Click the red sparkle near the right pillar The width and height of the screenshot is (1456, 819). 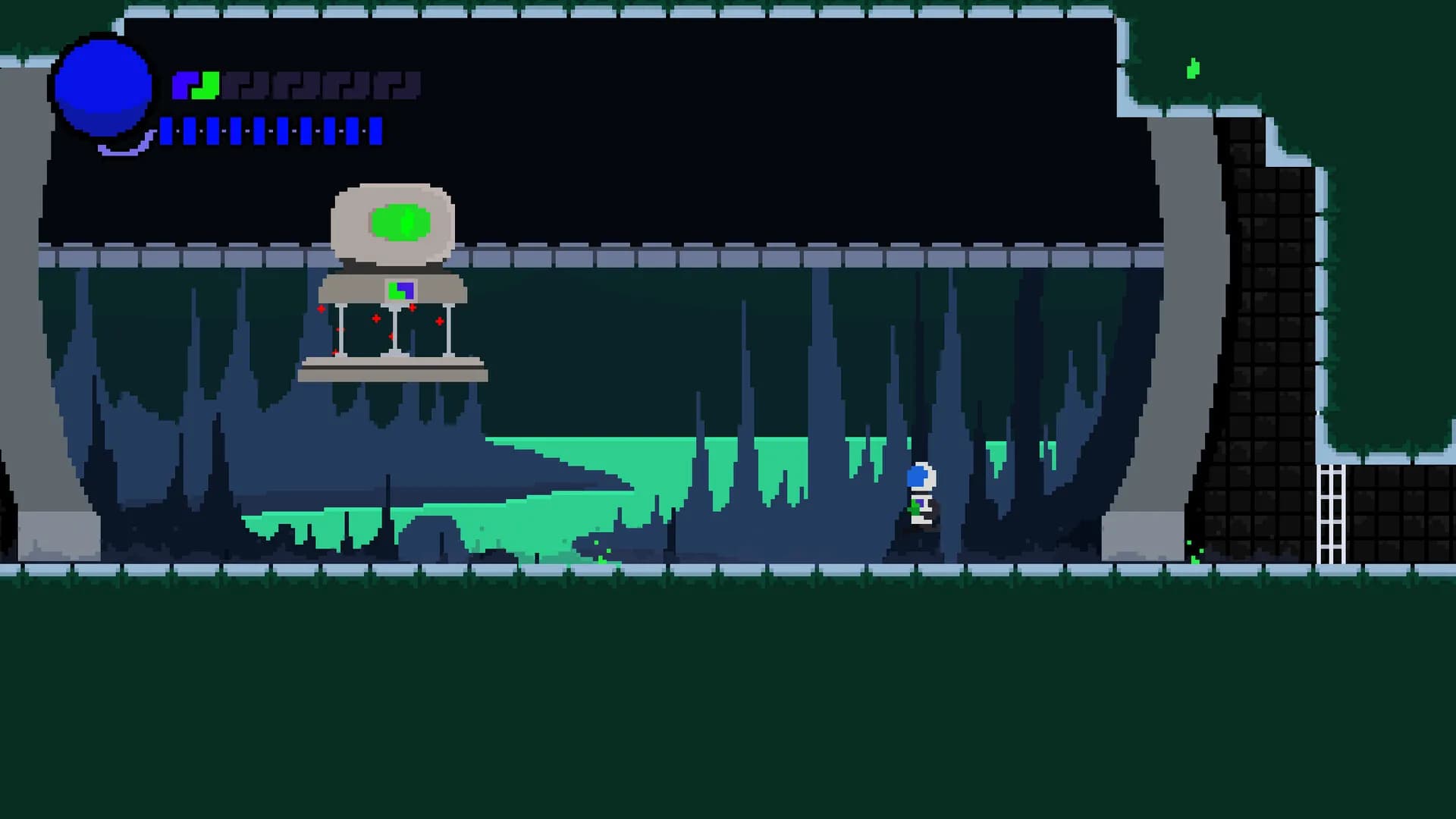tap(439, 322)
